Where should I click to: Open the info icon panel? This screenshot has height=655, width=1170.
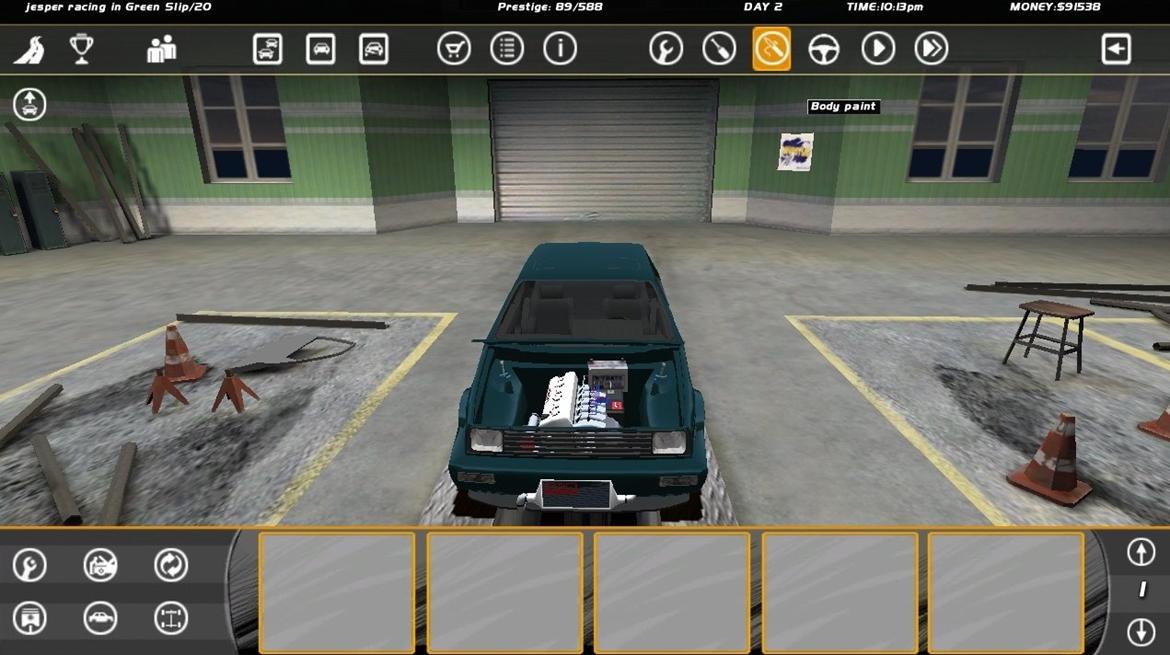(560, 49)
